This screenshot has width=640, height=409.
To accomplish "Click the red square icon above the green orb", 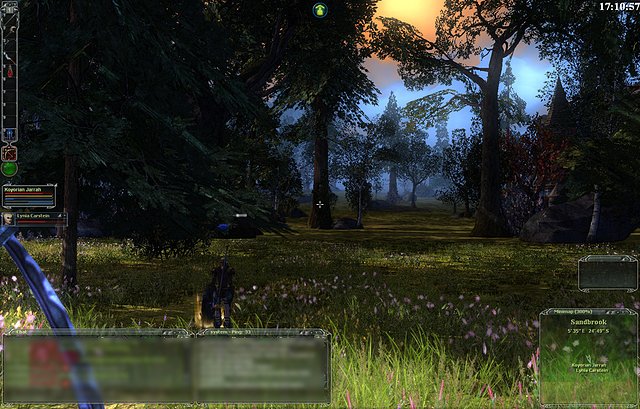I will tap(10, 152).
